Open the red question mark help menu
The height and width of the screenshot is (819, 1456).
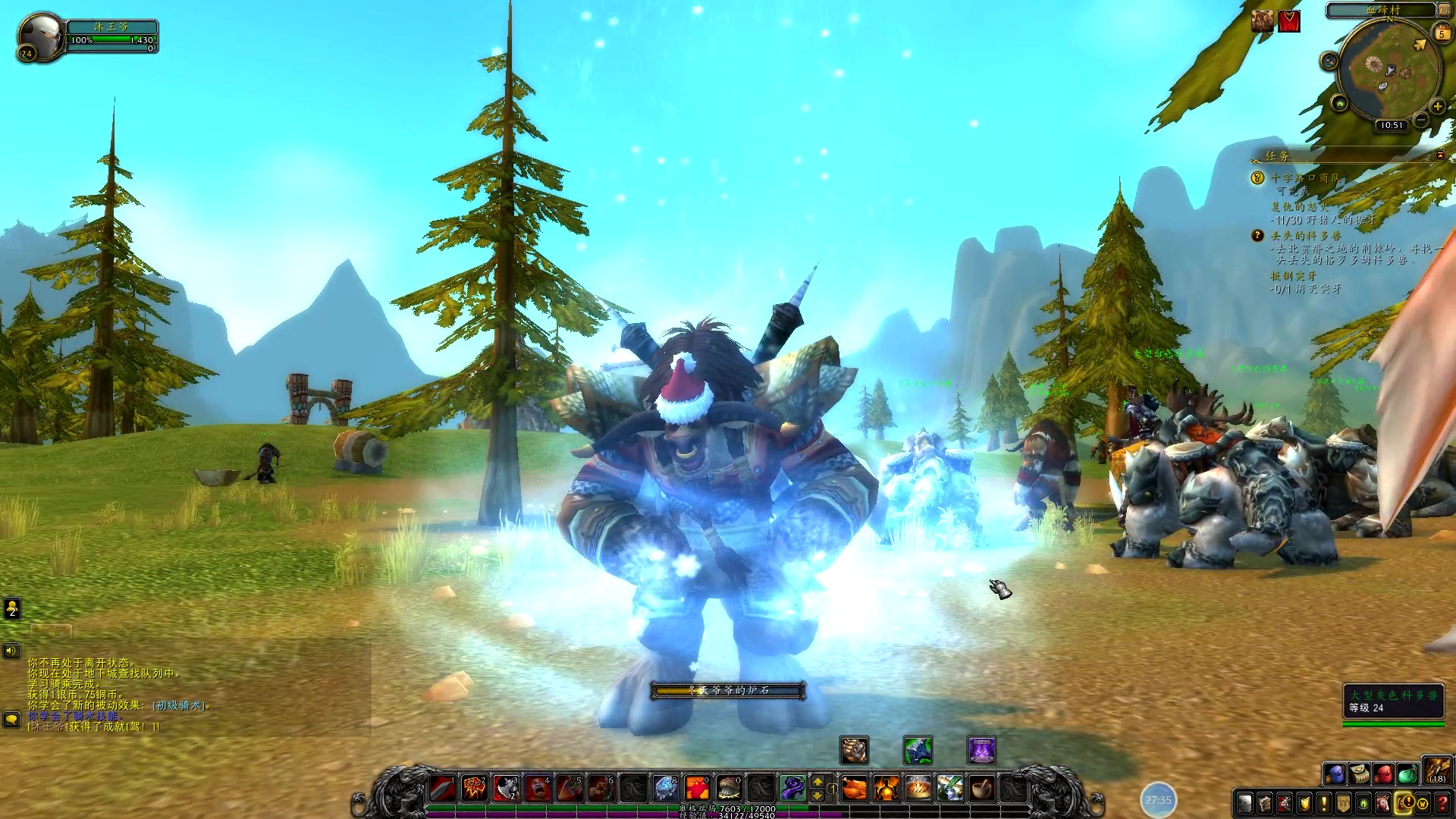1442,803
